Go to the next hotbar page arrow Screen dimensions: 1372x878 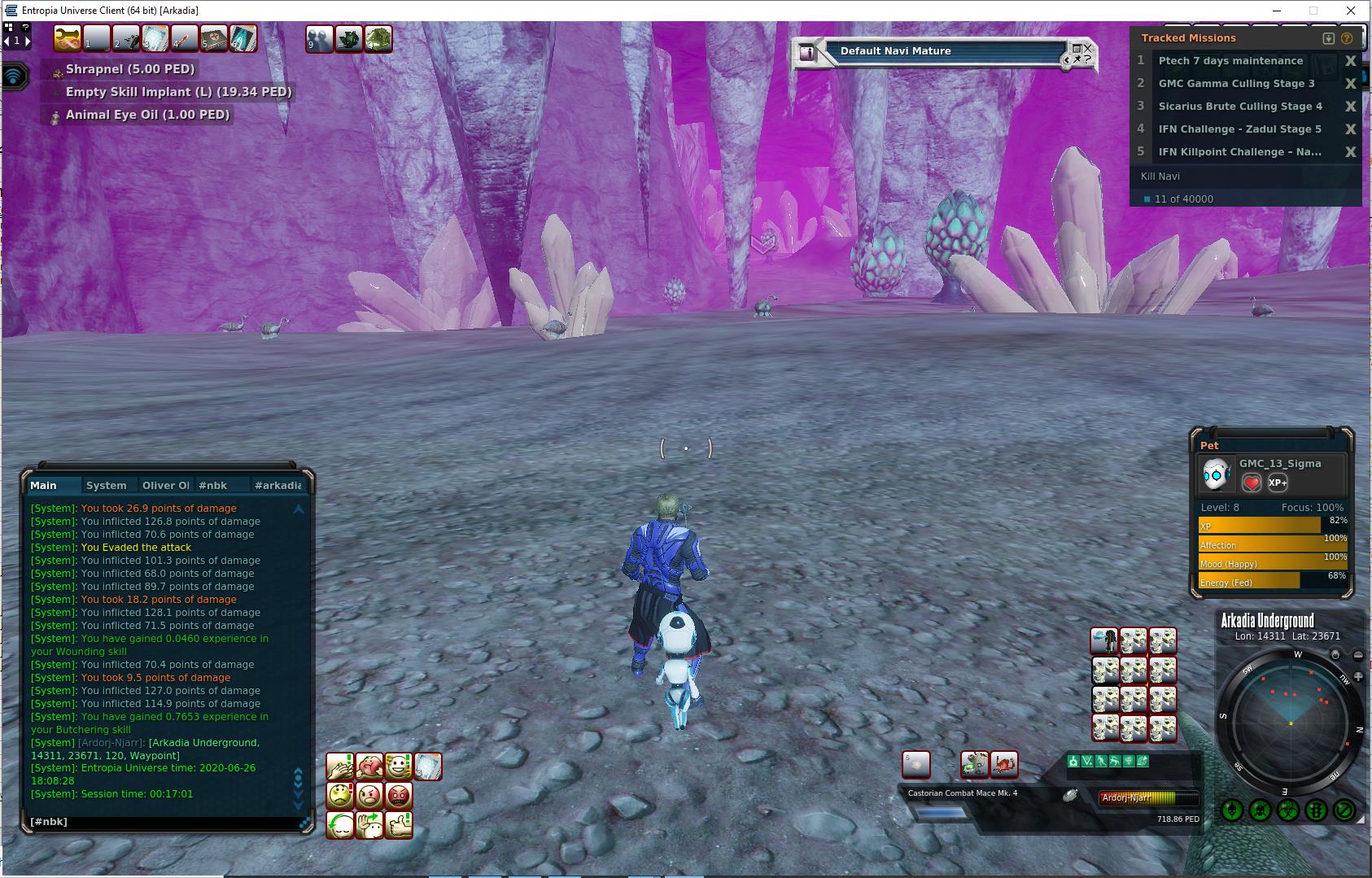click(x=28, y=41)
